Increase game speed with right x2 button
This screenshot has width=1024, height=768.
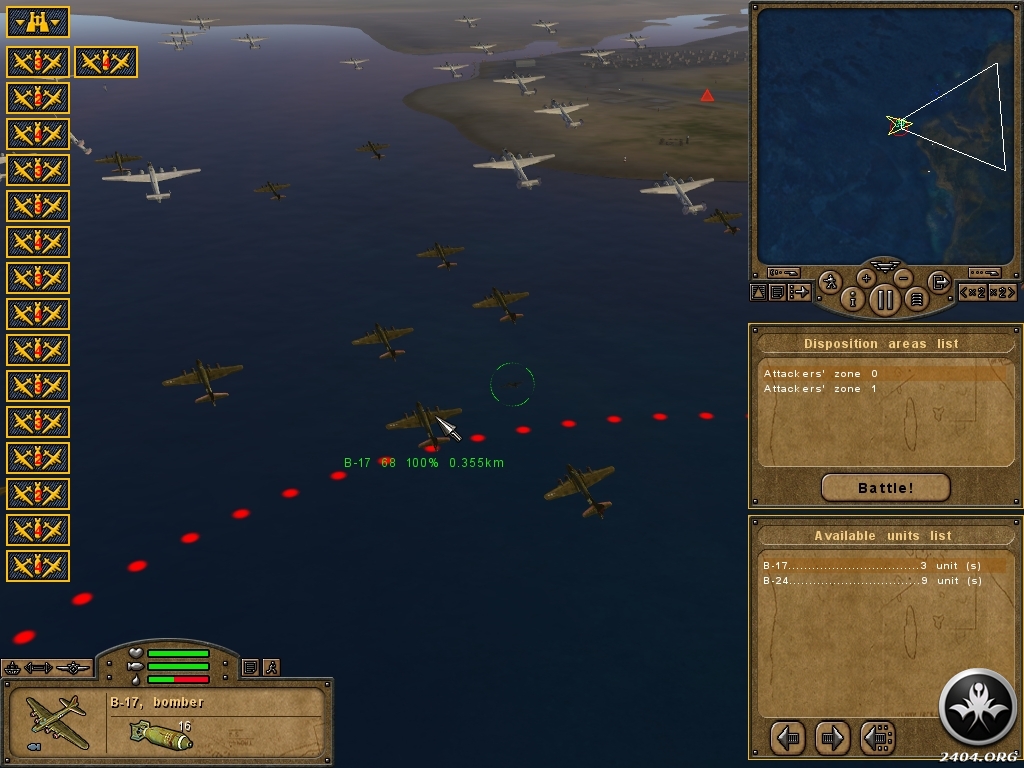click(x=1004, y=292)
